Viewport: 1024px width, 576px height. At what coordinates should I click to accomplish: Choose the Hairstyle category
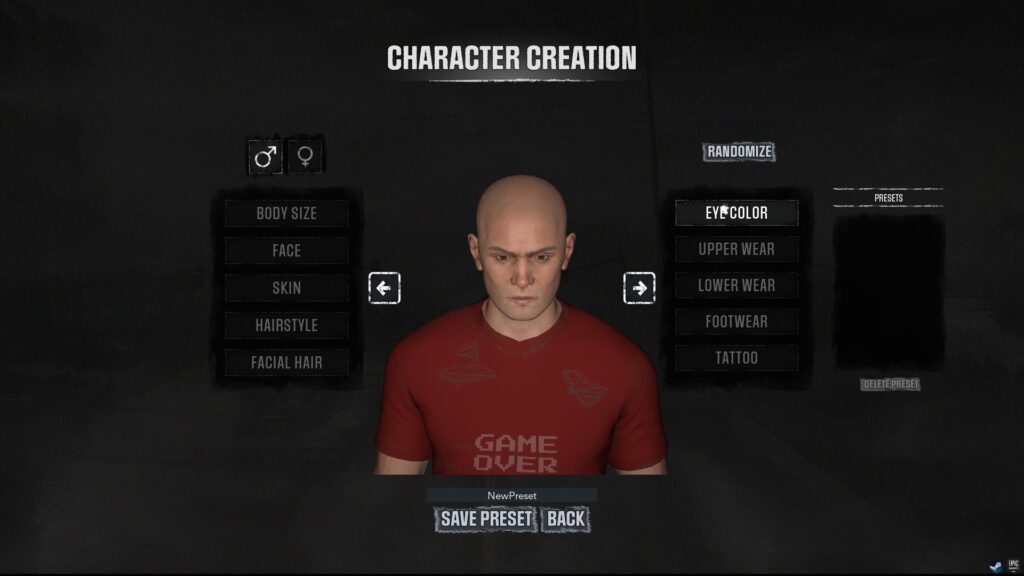[286, 325]
